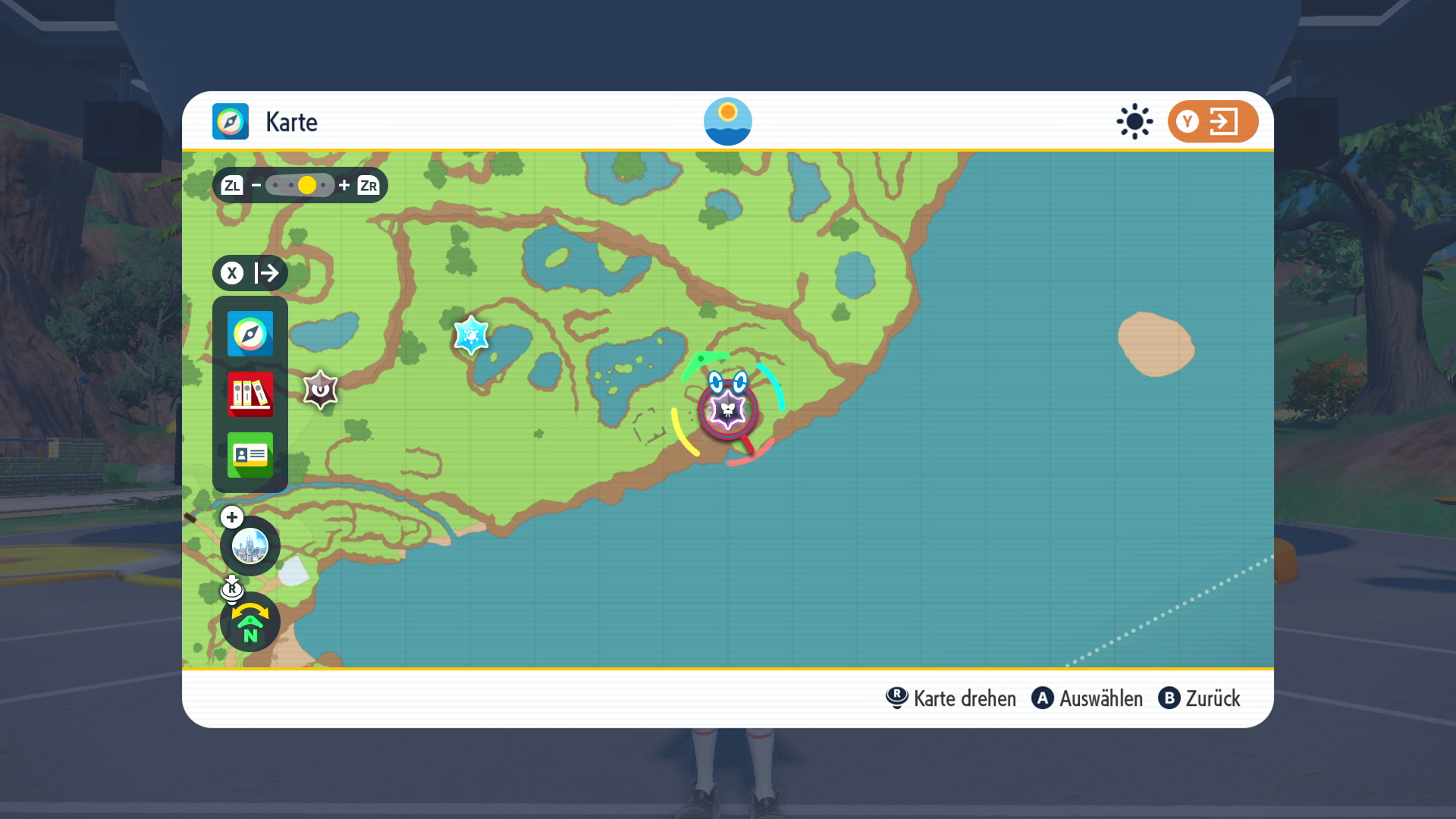Viewport: 1456px width, 819px height.
Task: Click the city thumbnail above the compass
Action: pos(249,545)
